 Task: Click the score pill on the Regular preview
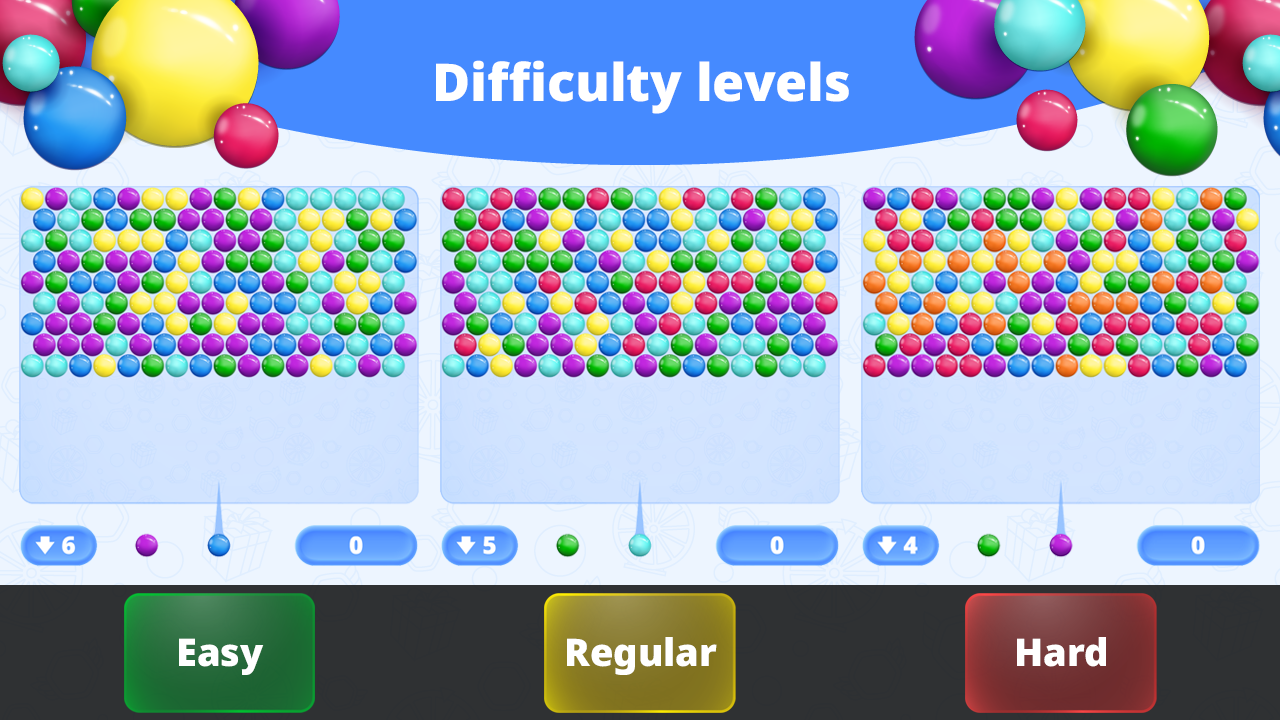[x=777, y=545]
